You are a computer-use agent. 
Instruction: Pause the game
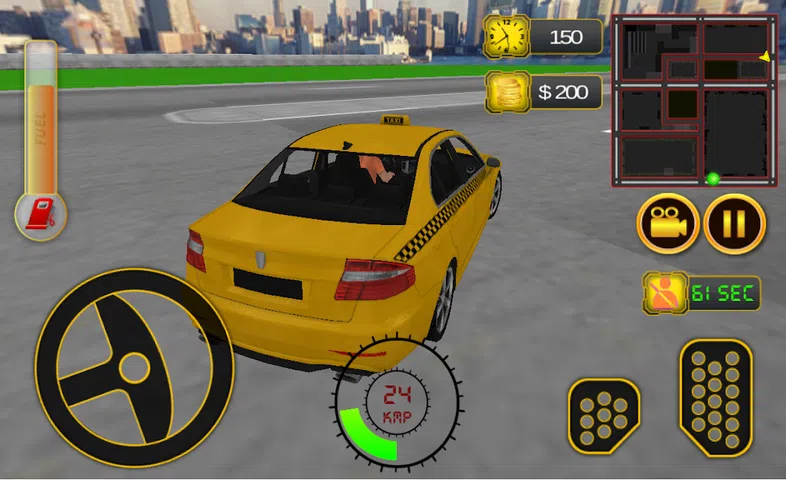click(x=734, y=223)
